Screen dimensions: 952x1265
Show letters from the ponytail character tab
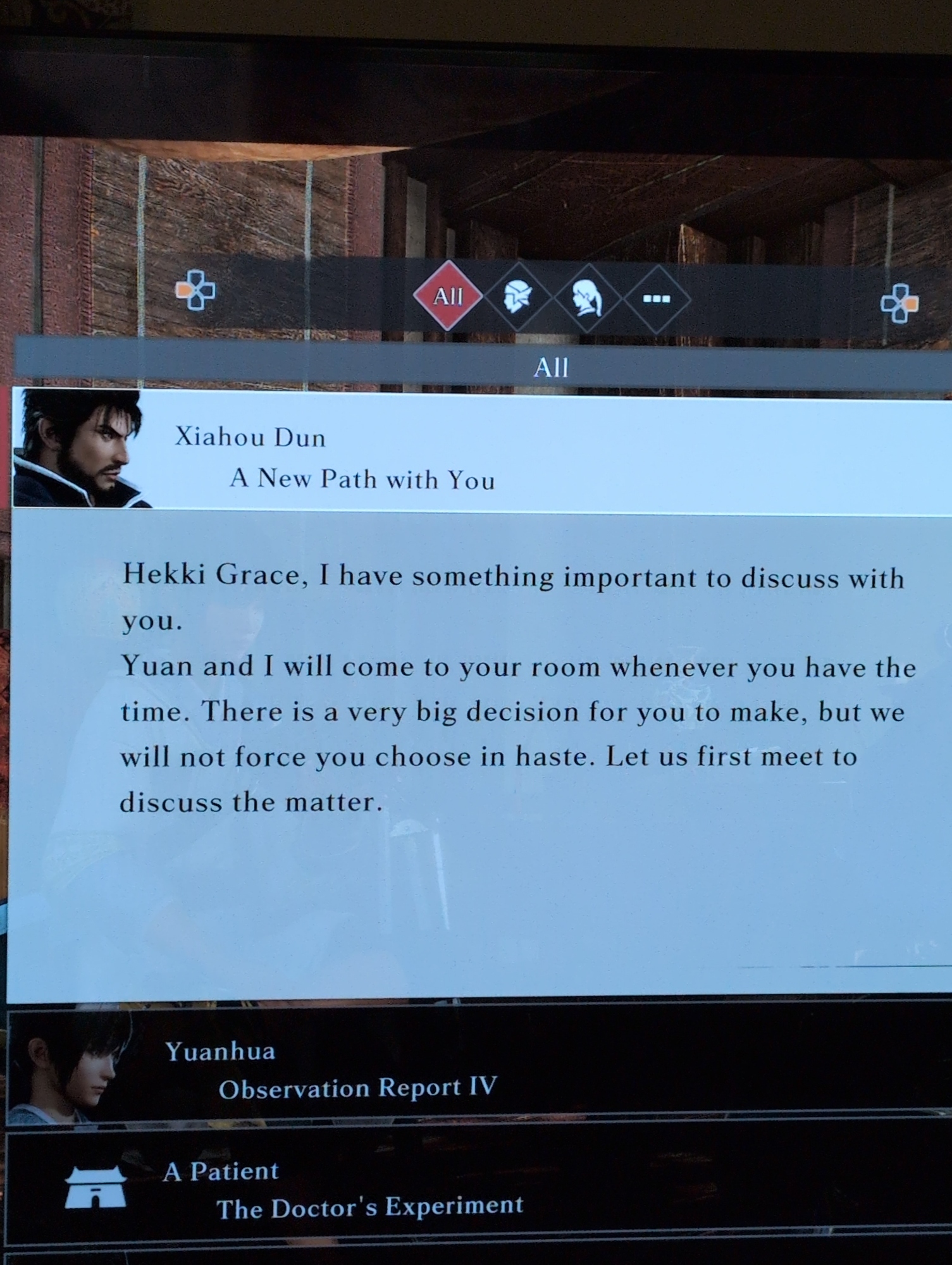pyautogui.click(x=587, y=298)
